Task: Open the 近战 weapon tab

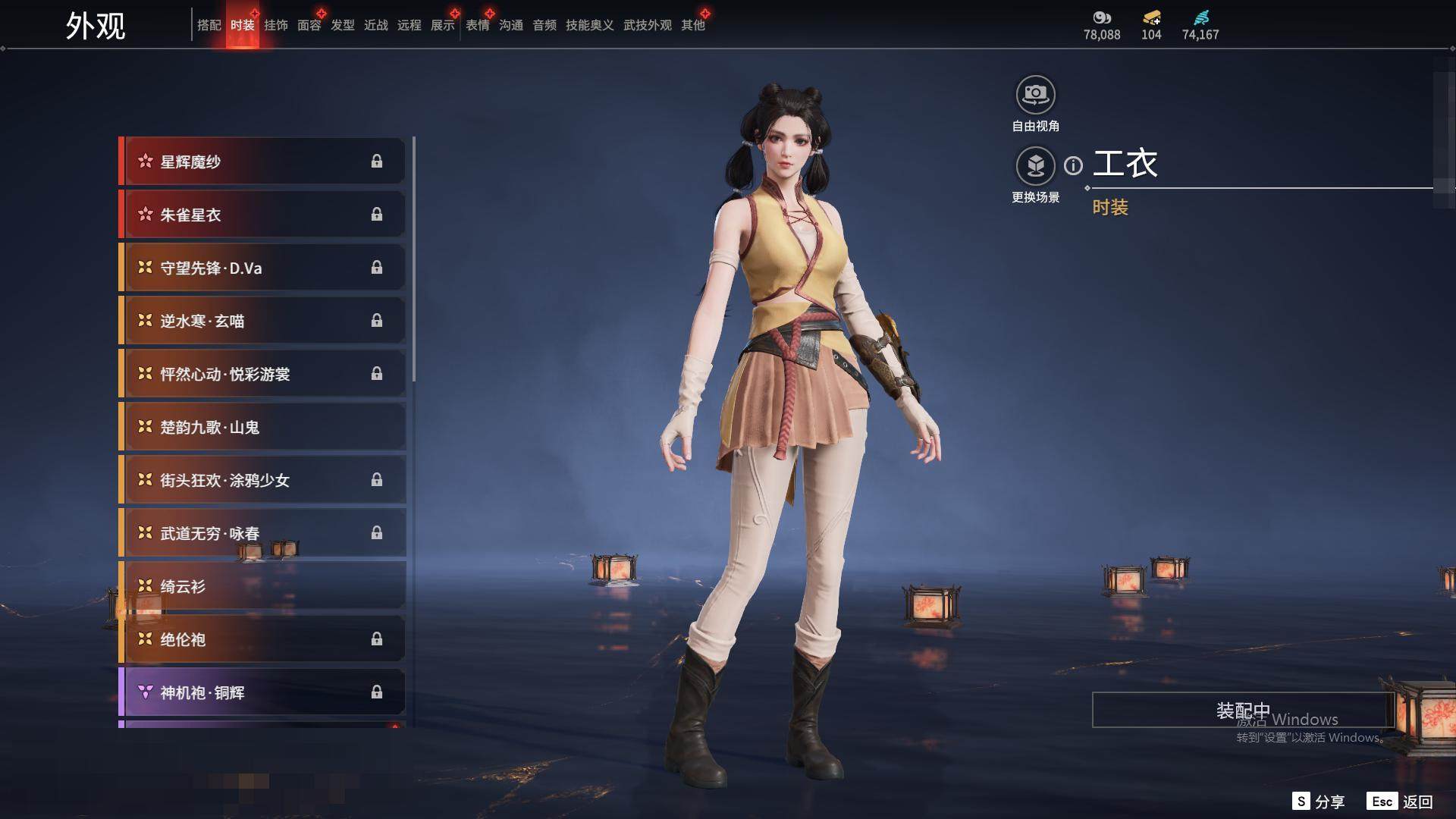Action: pyautogui.click(x=375, y=25)
